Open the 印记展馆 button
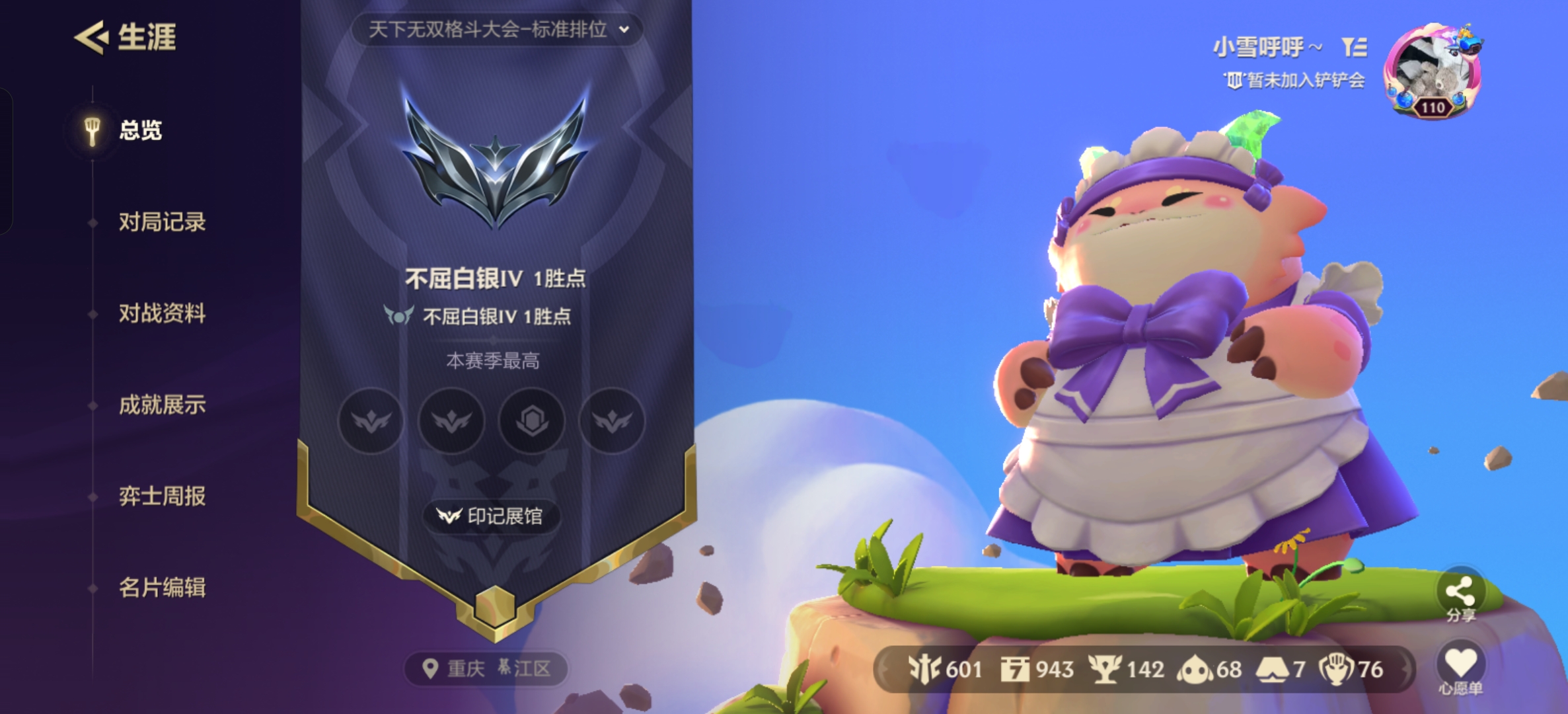 491,516
